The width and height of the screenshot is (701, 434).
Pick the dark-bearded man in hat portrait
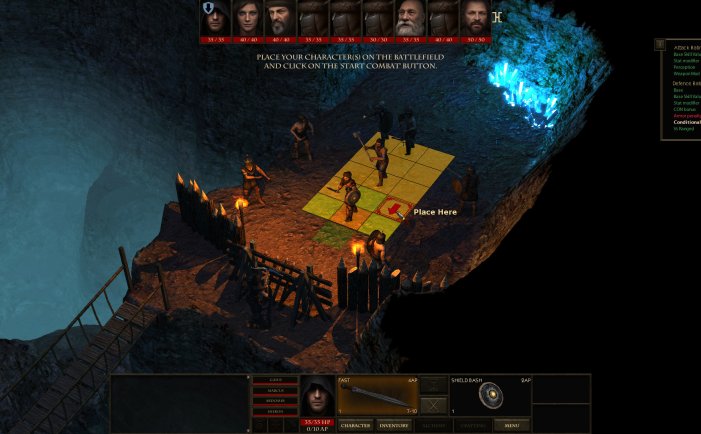[279, 18]
